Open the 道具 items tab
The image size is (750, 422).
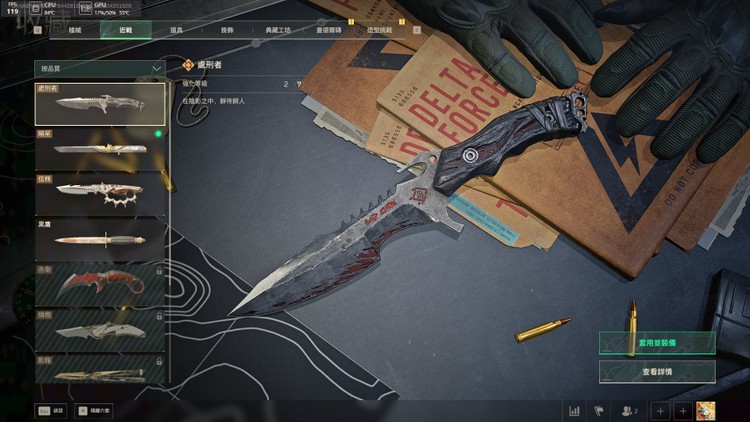pyautogui.click(x=175, y=31)
